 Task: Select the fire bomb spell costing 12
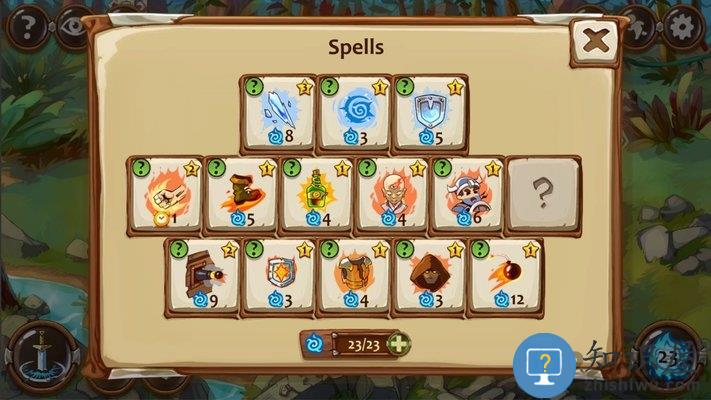coord(506,276)
